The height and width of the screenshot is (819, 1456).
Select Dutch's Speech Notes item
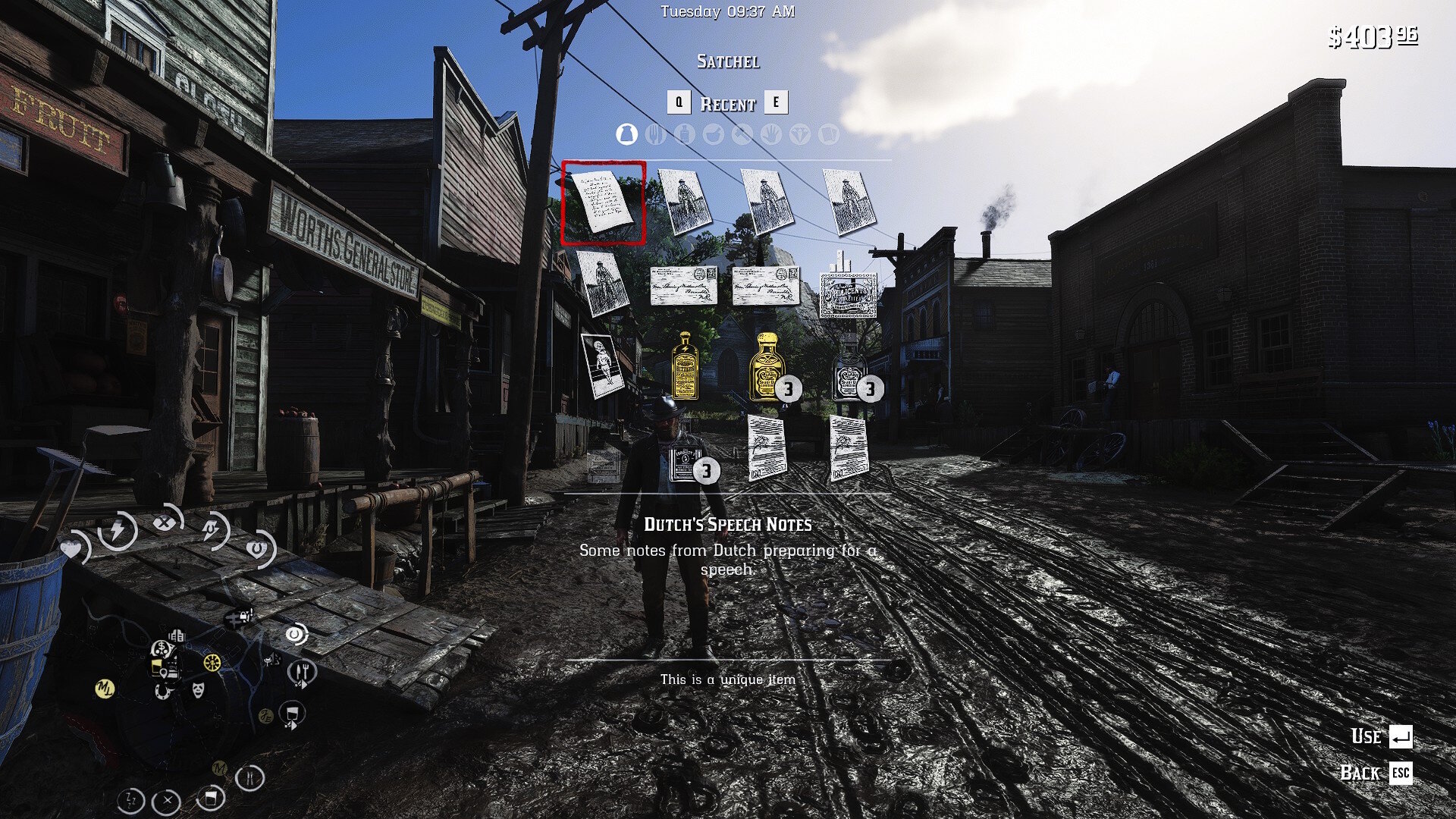[x=603, y=202]
